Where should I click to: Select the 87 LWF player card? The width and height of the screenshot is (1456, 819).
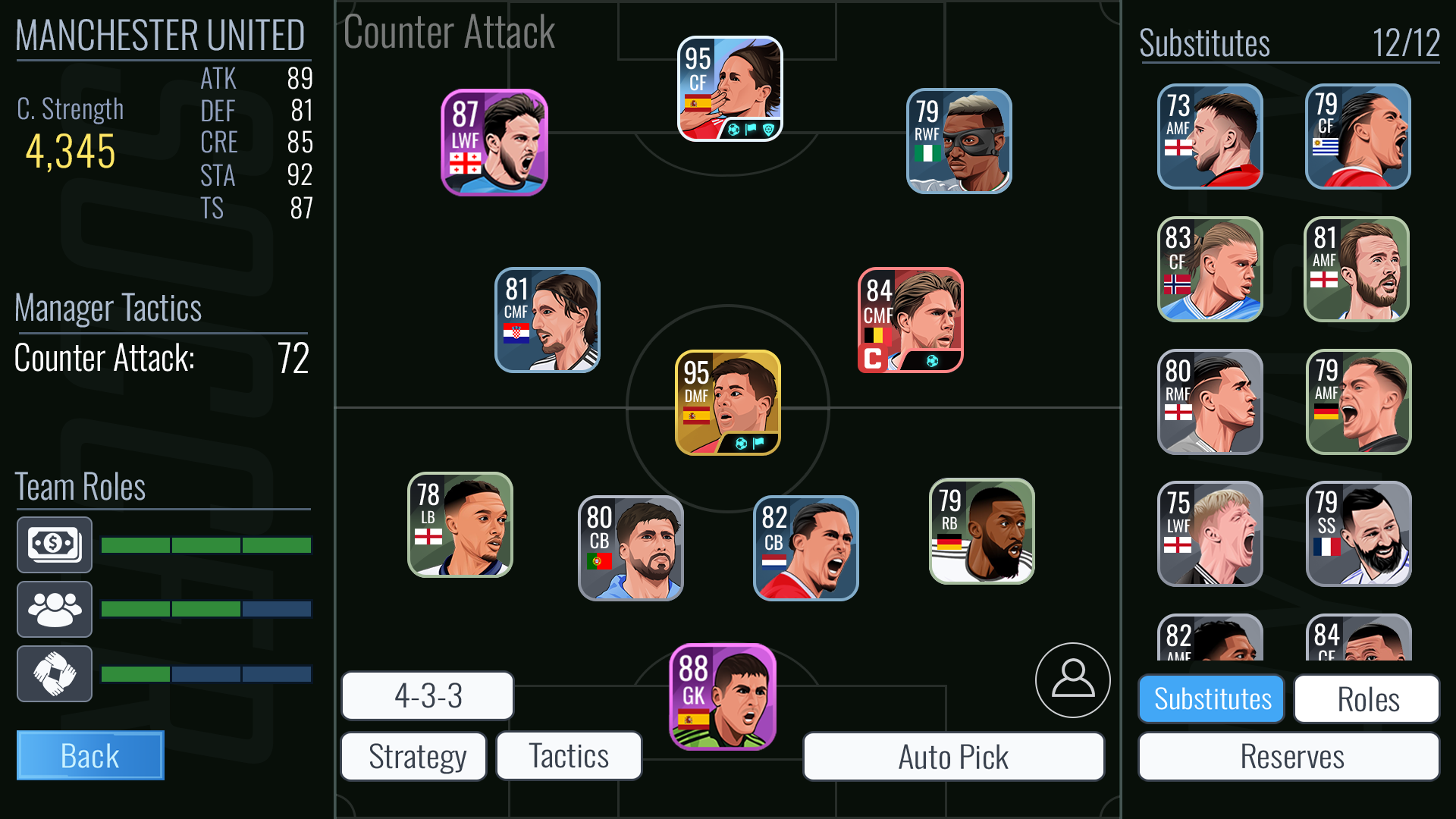[x=494, y=143]
